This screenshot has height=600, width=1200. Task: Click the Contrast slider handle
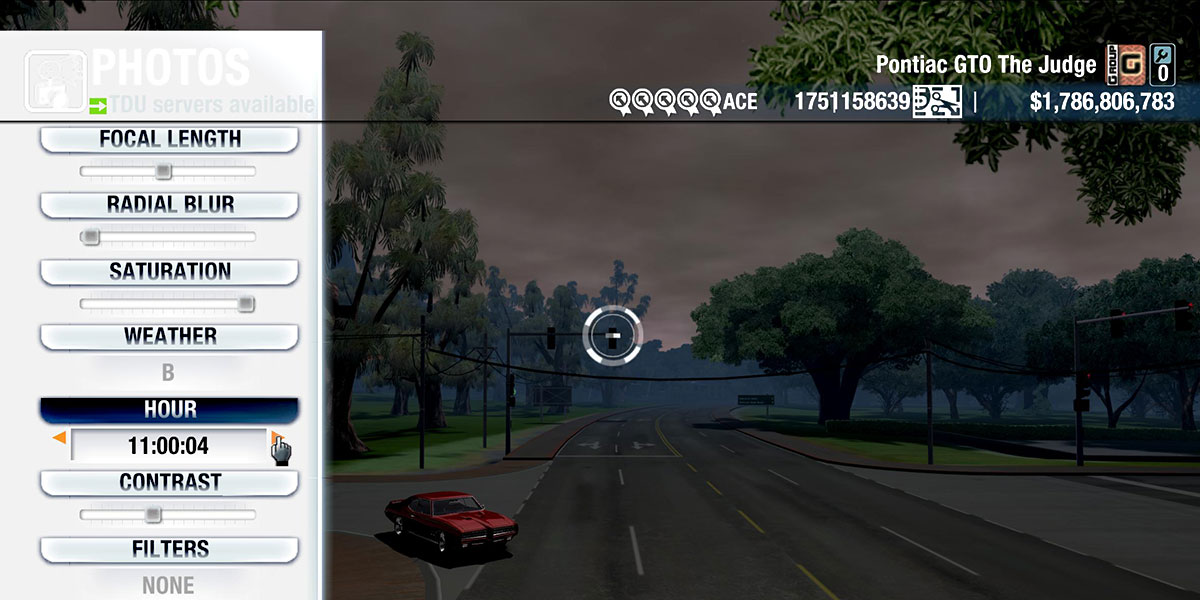point(152,515)
